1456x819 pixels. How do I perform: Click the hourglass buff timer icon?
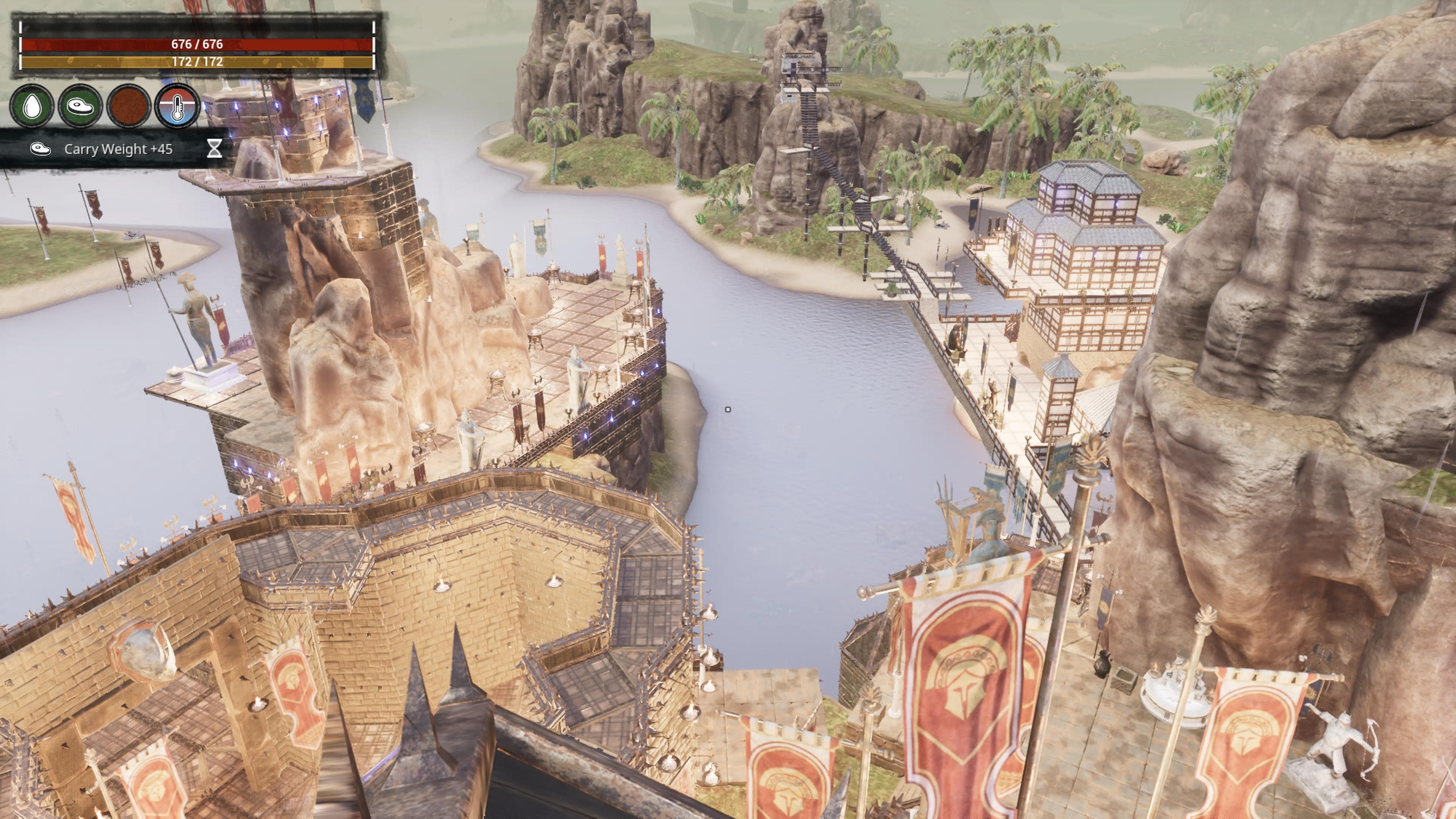[214, 149]
